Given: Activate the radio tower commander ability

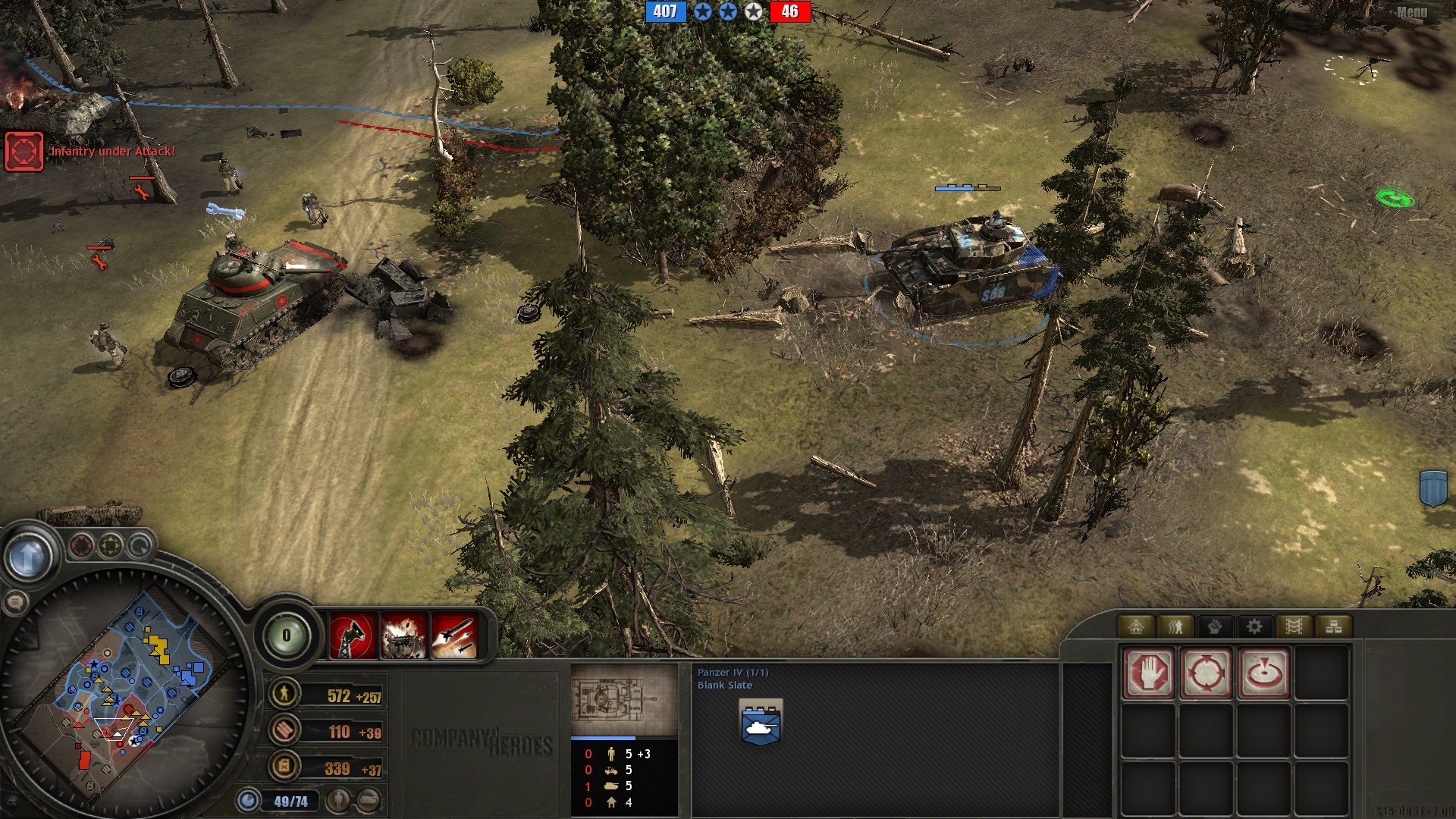Looking at the screenshot, I should (353, 635).
